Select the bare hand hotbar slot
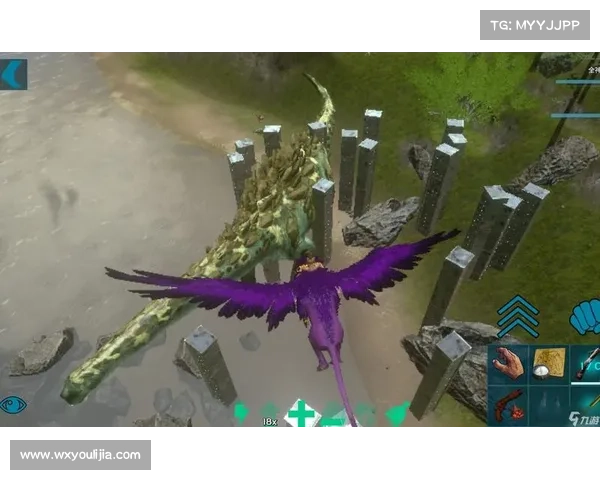This screenshot has width=600, height=480. pyautogui.click(x=509, y=365)
